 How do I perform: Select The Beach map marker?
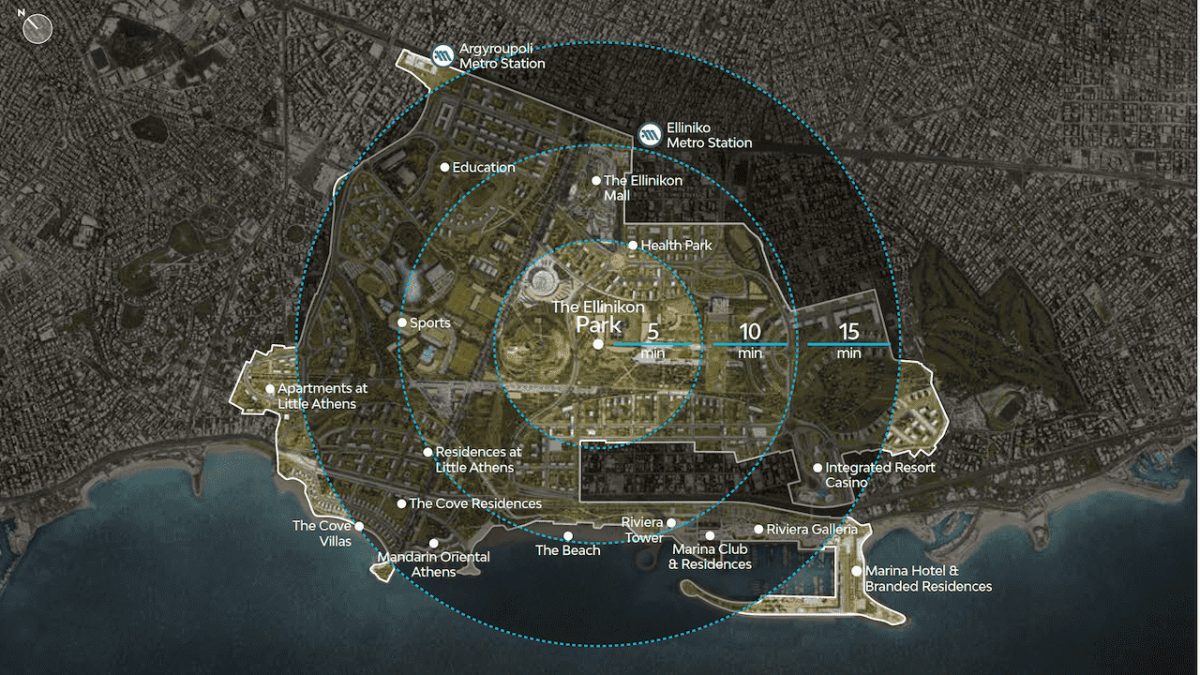pos(568,536)
